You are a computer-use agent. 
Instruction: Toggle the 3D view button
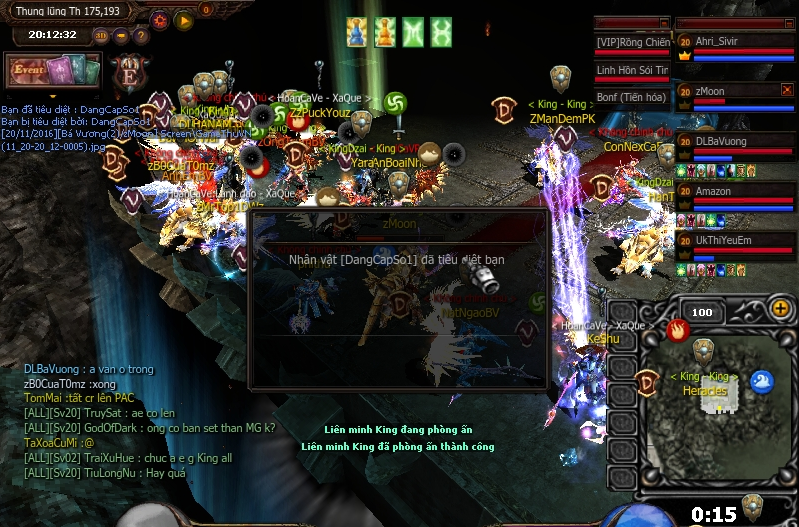[x=102, y=36]
